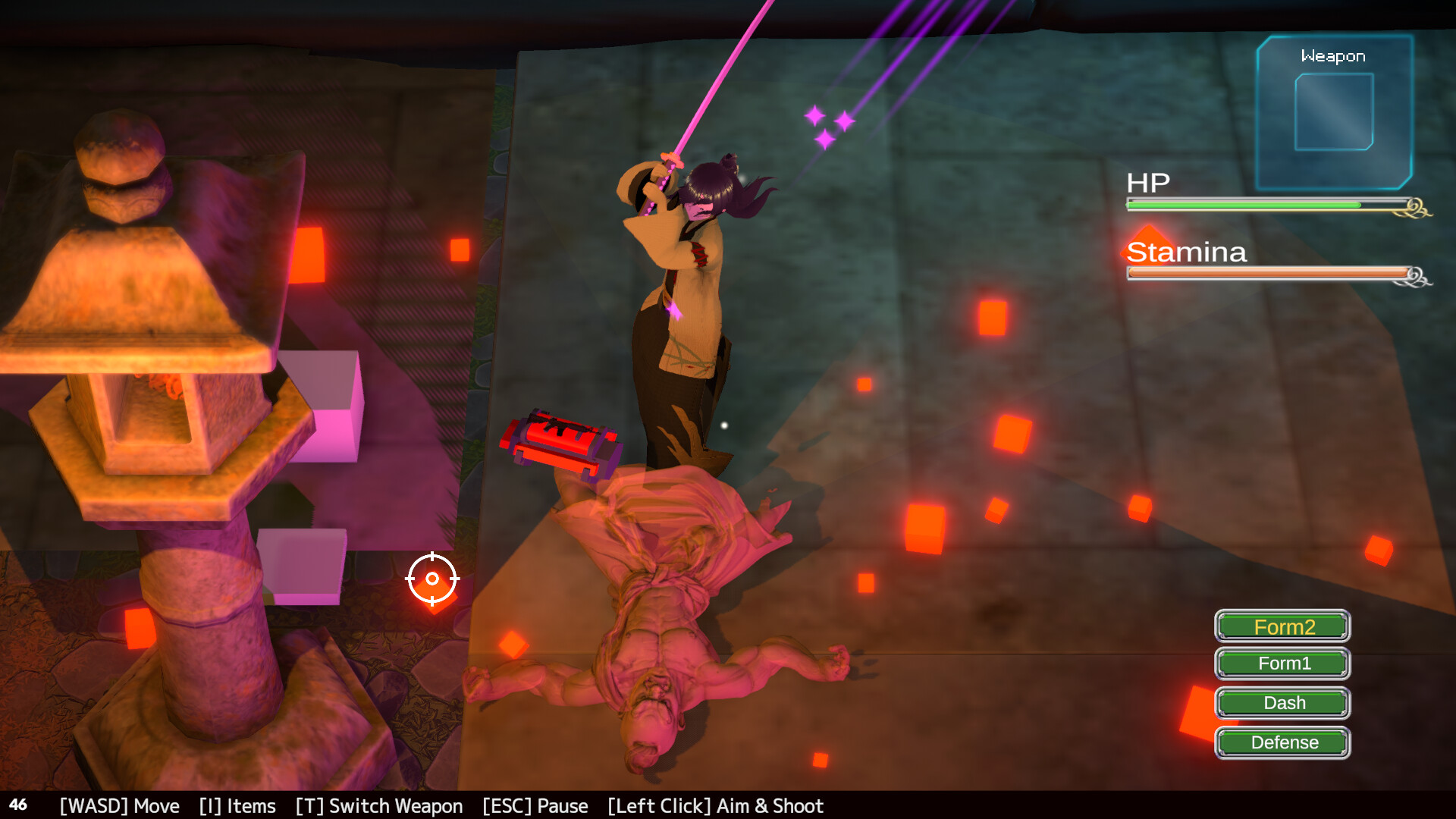Click the highlighted Form2 button
This screenshot has width=1456, height=819.
tap(1282, 627)
